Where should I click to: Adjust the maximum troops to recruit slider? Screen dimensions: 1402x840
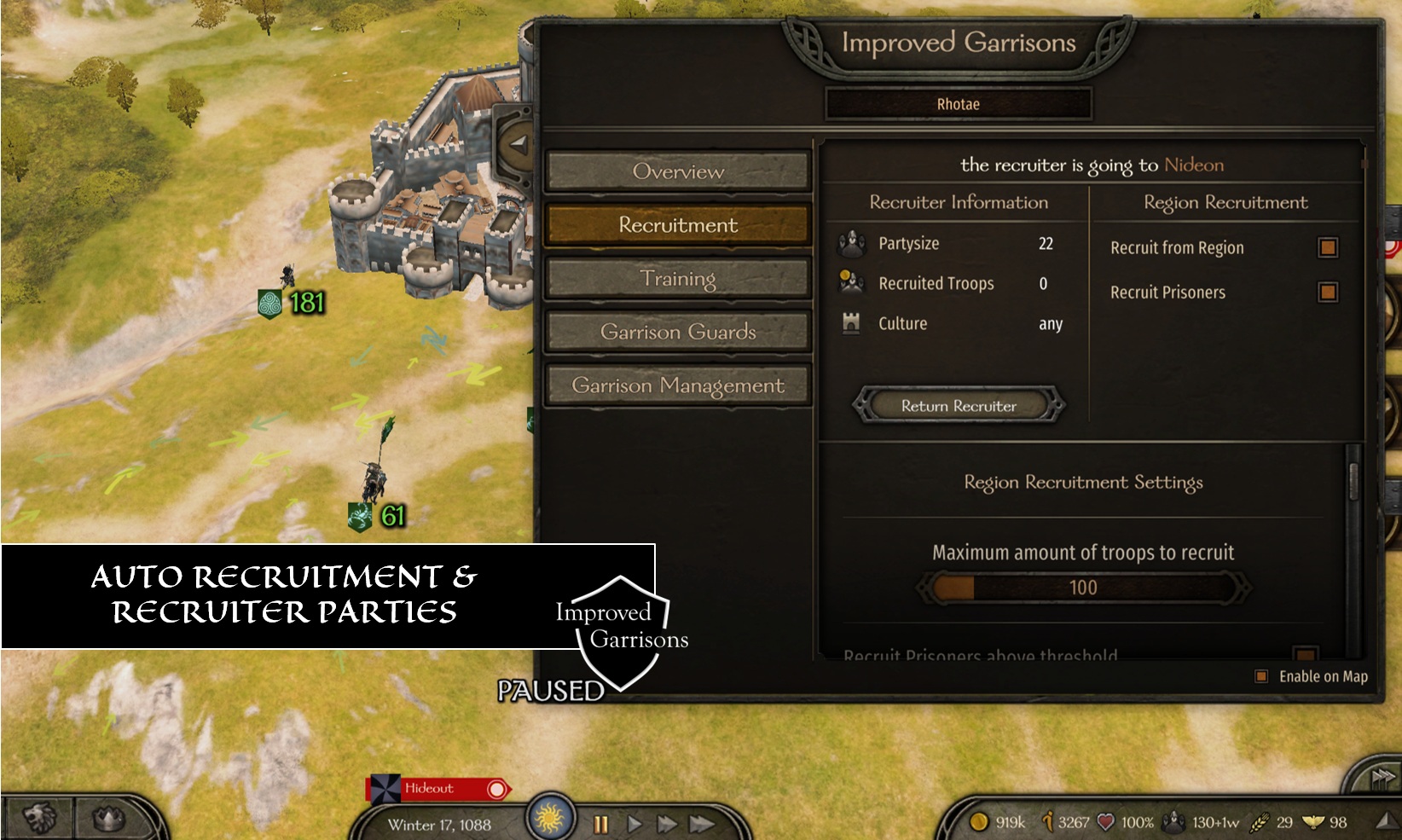pyautogui.click(x=1082, y=588)
